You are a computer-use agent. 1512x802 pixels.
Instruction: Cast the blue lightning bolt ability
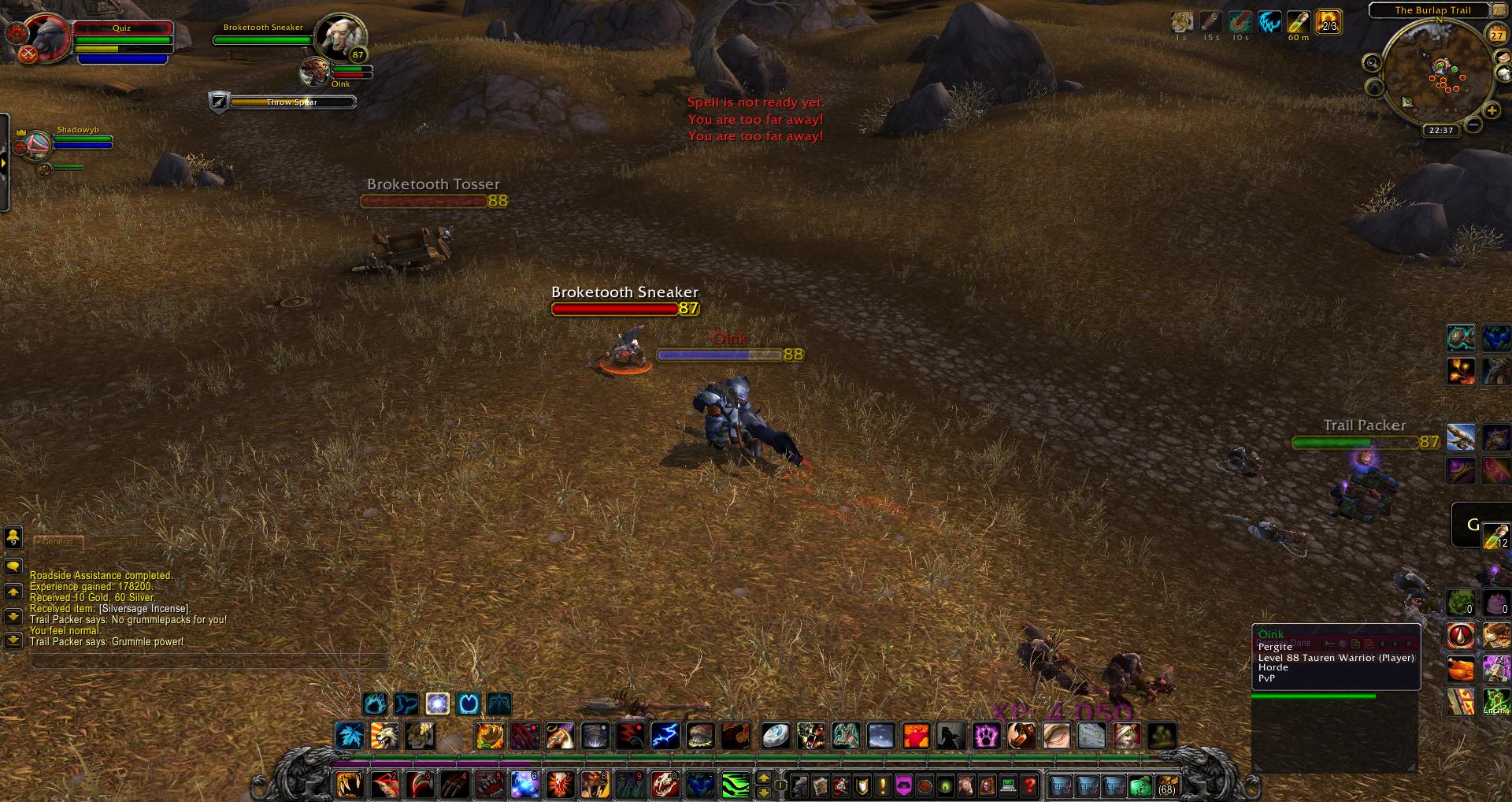tap(665, 736)
